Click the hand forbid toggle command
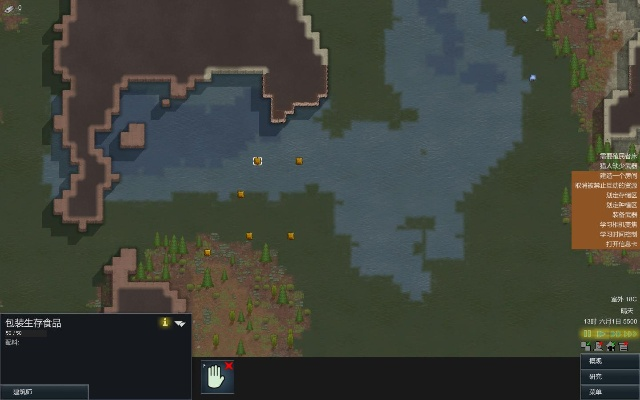640x400 pixels. pyautogui.click(x=217, y=376)
